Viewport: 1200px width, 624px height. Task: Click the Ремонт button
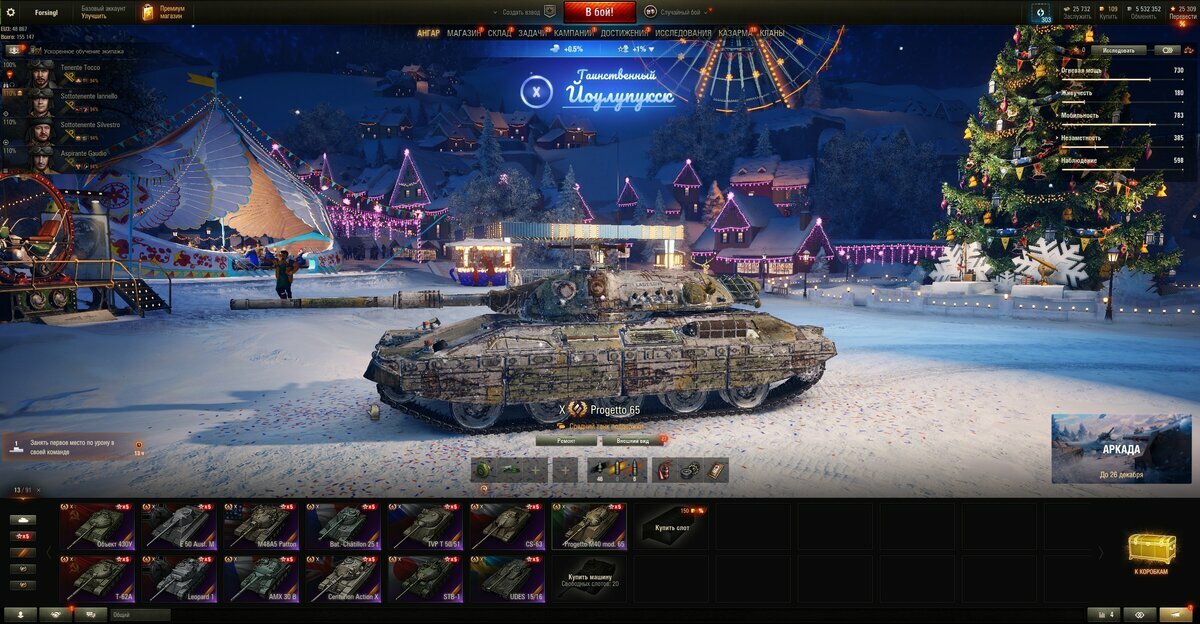[x=566, y=440]
